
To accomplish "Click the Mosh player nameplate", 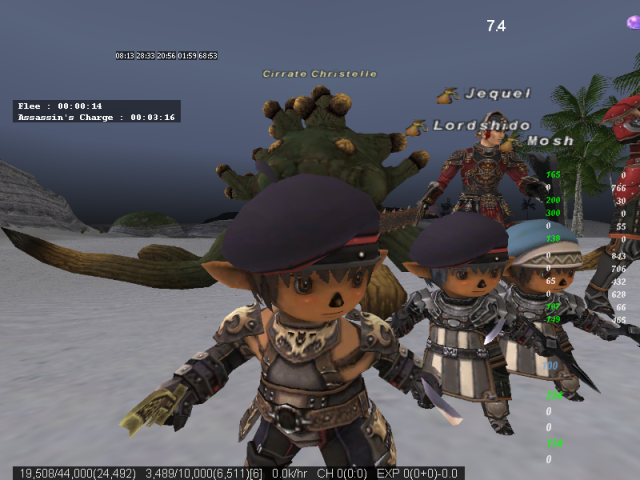I will tap(550, 141).
